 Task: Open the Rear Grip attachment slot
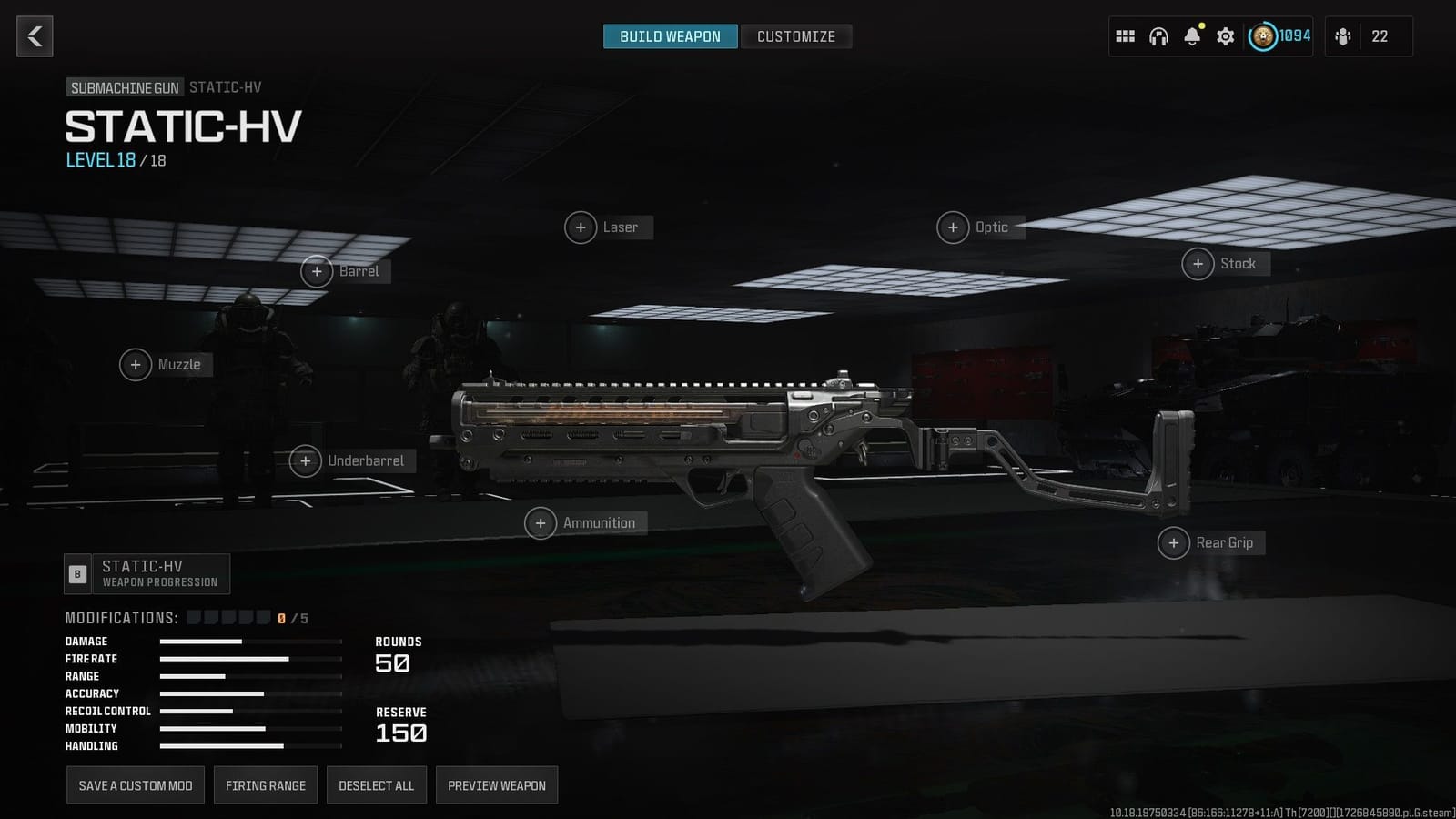tap(1210, 542)
